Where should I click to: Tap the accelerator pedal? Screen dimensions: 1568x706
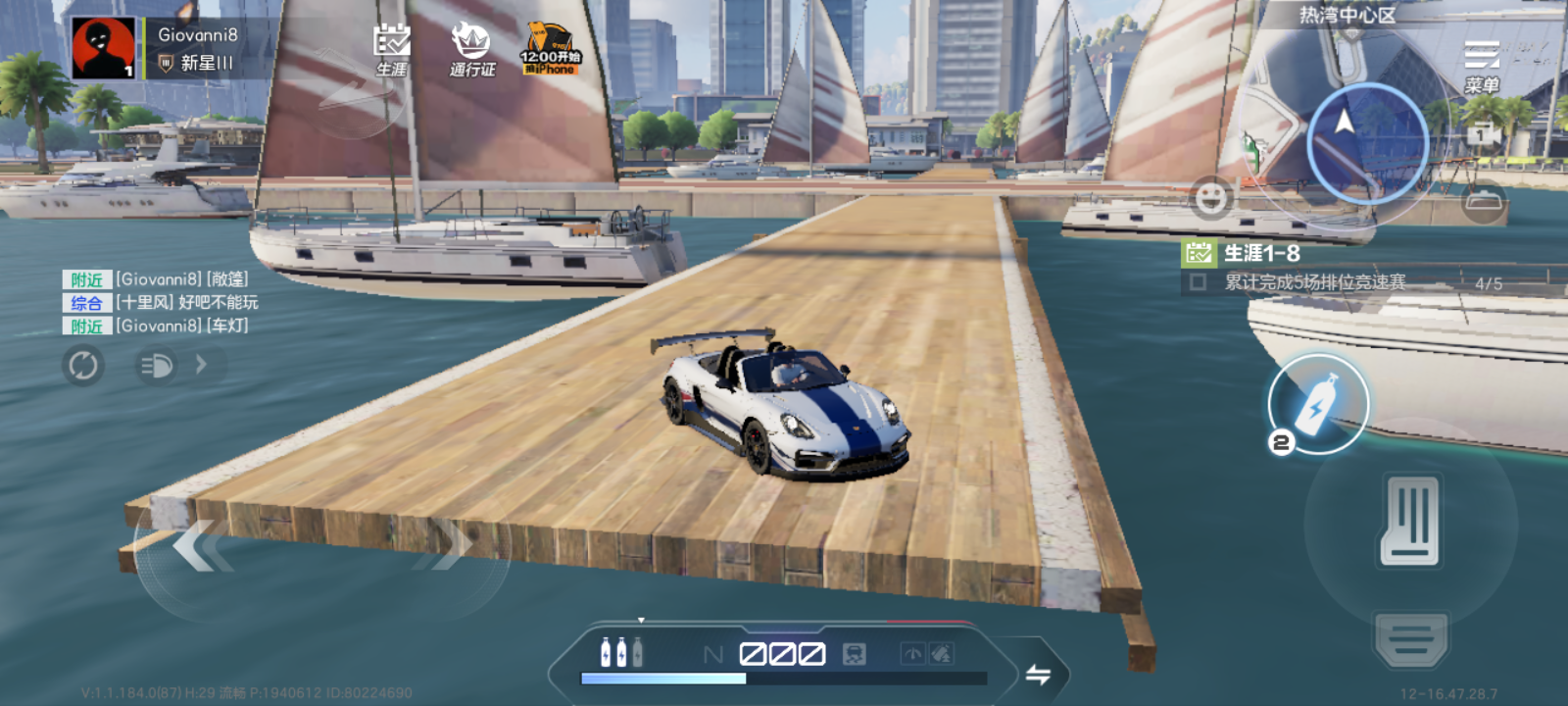tap(1410, 522)
